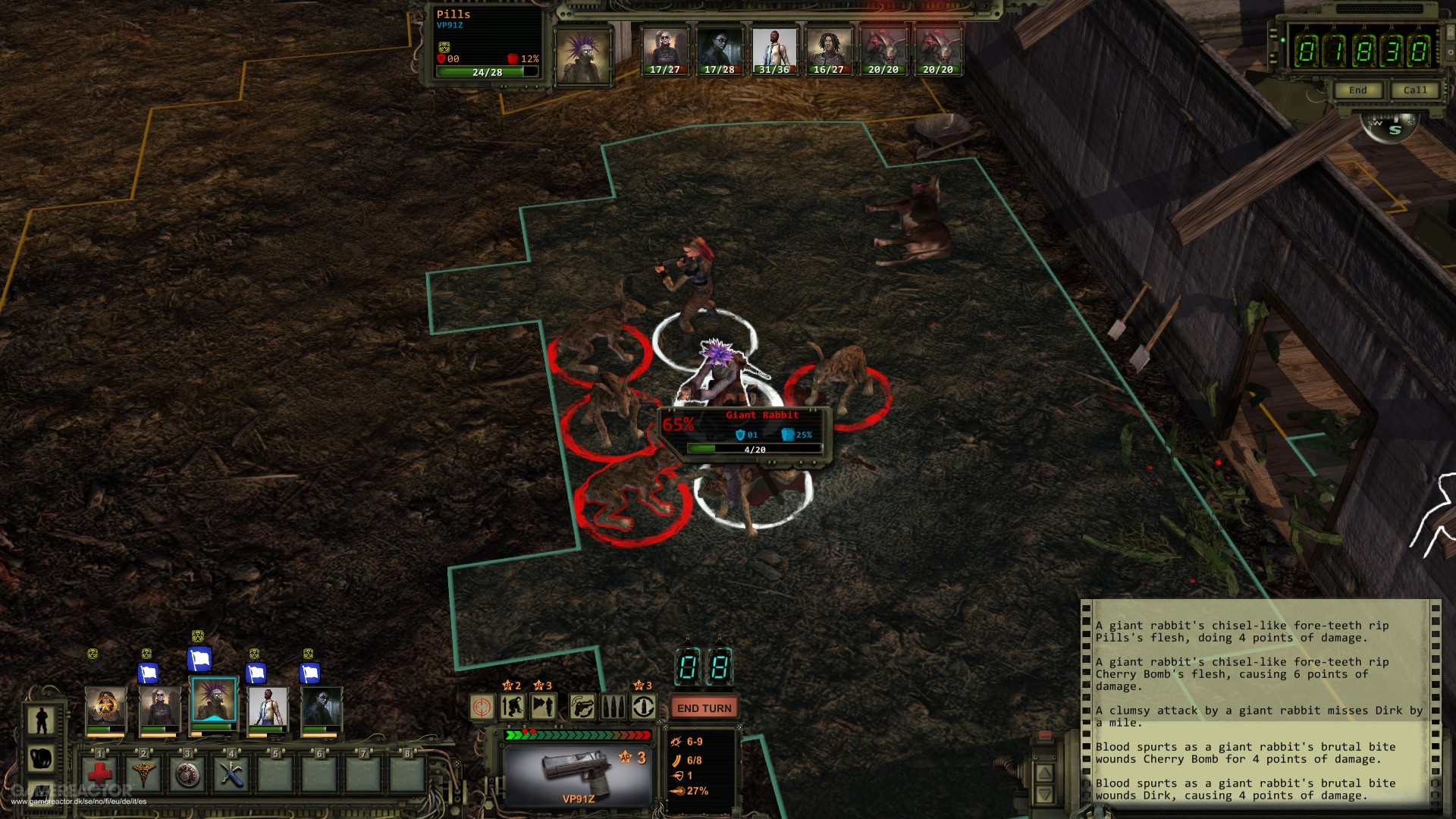The width and height of the screenshot is (1456, 819).
Task: Select the caduceus surgeon skill in hotbar
Action: click(143, 773)
